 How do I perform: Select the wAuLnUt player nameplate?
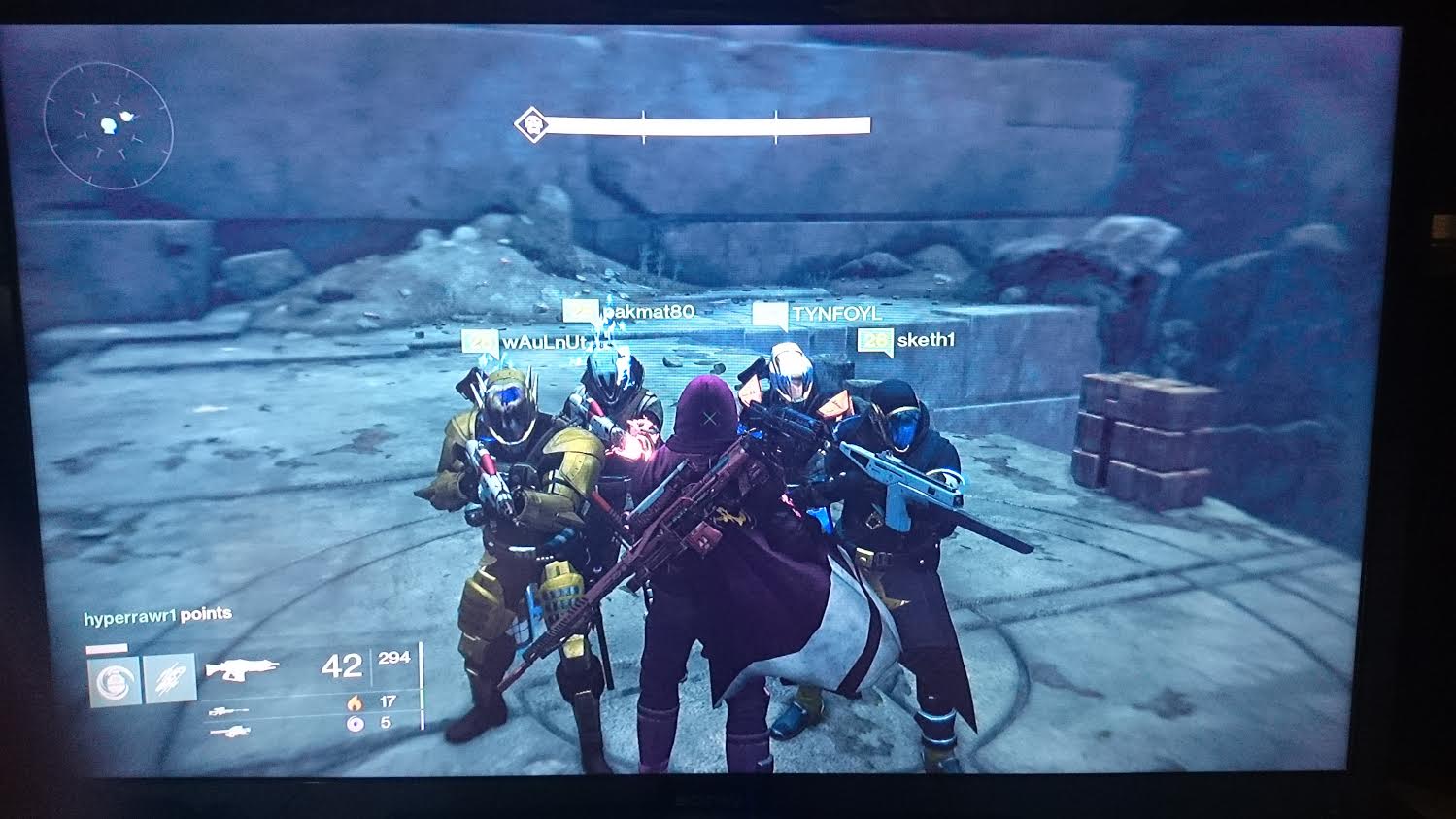coord(536,343)
